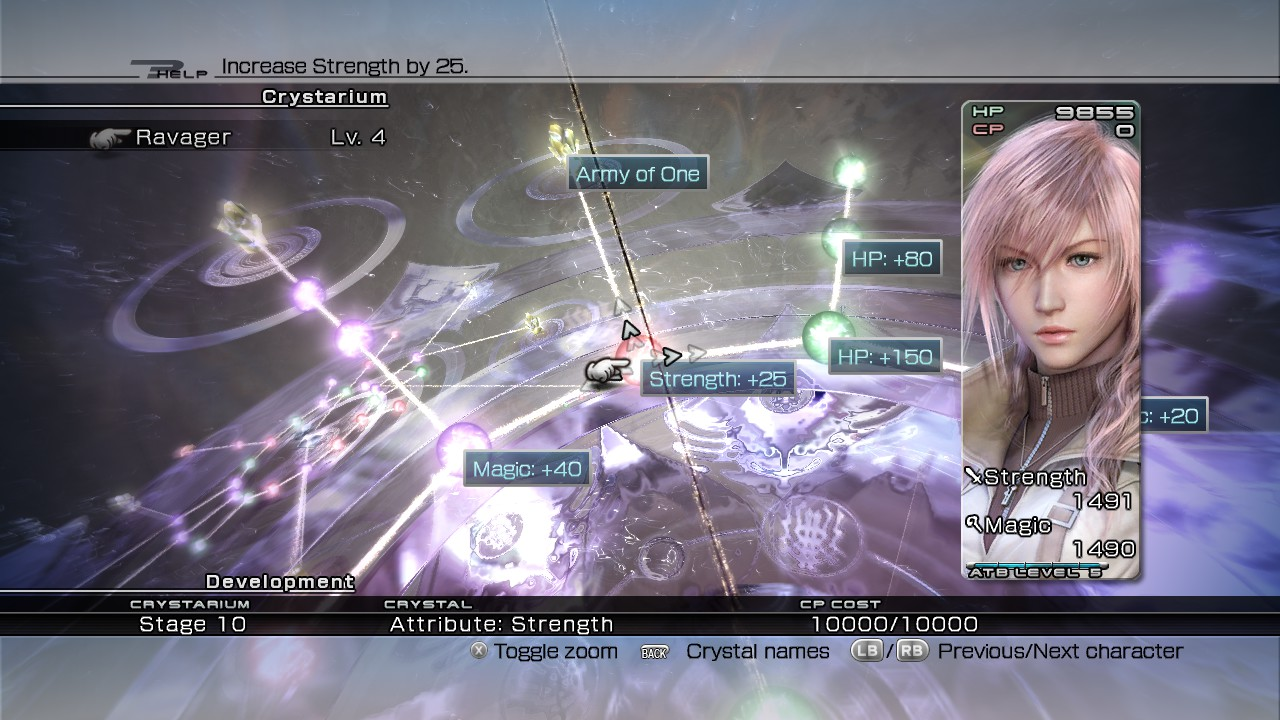Click the Toggle zoom option
Viewport: 1280px width, 720px height.
click(x=555, y=651)
